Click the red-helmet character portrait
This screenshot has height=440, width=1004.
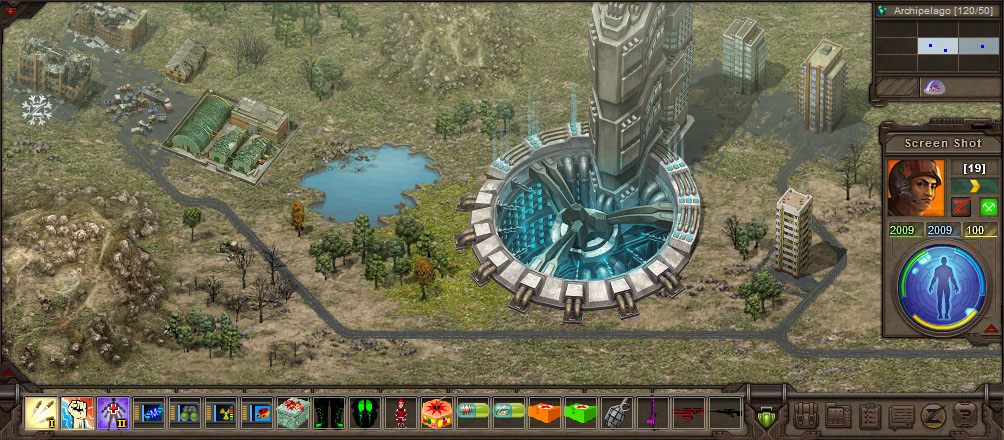pos(915,187)
